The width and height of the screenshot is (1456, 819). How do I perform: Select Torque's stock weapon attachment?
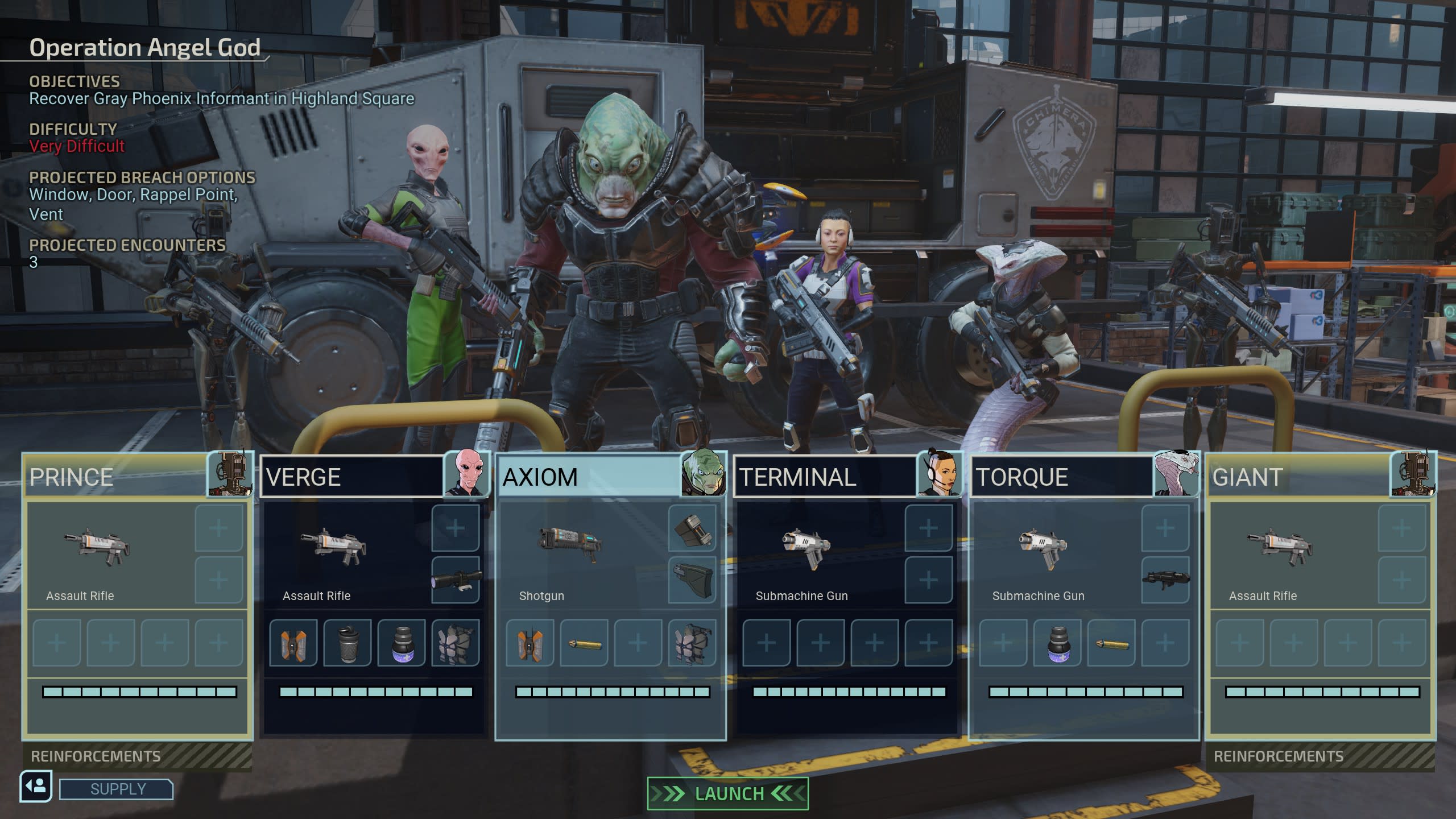click(x=1165, y=580)
